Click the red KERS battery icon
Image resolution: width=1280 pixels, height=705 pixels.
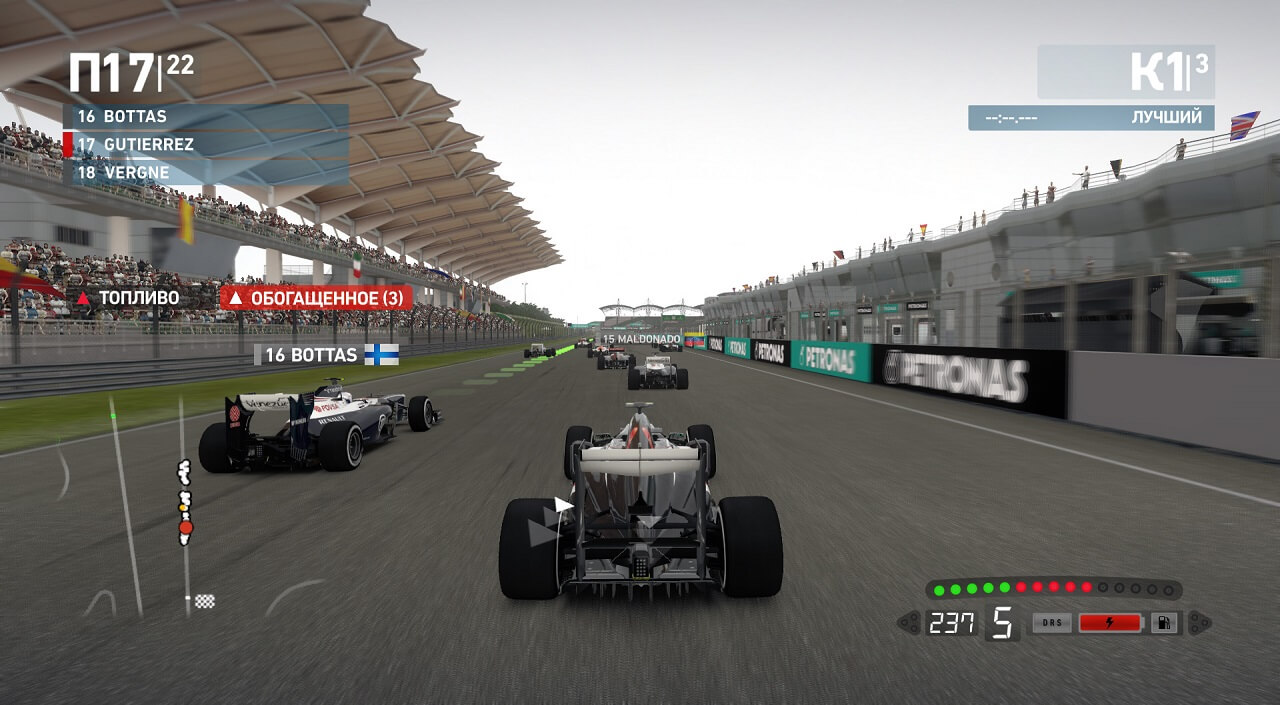tap(1110, 623)
